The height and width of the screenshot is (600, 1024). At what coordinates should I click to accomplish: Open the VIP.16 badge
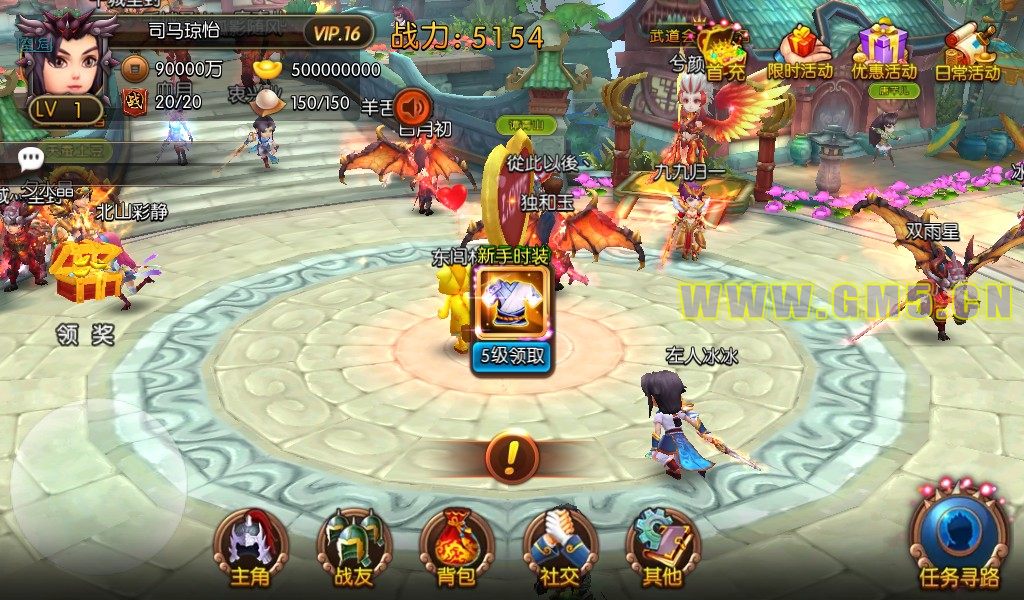click(x=337, y=33)
